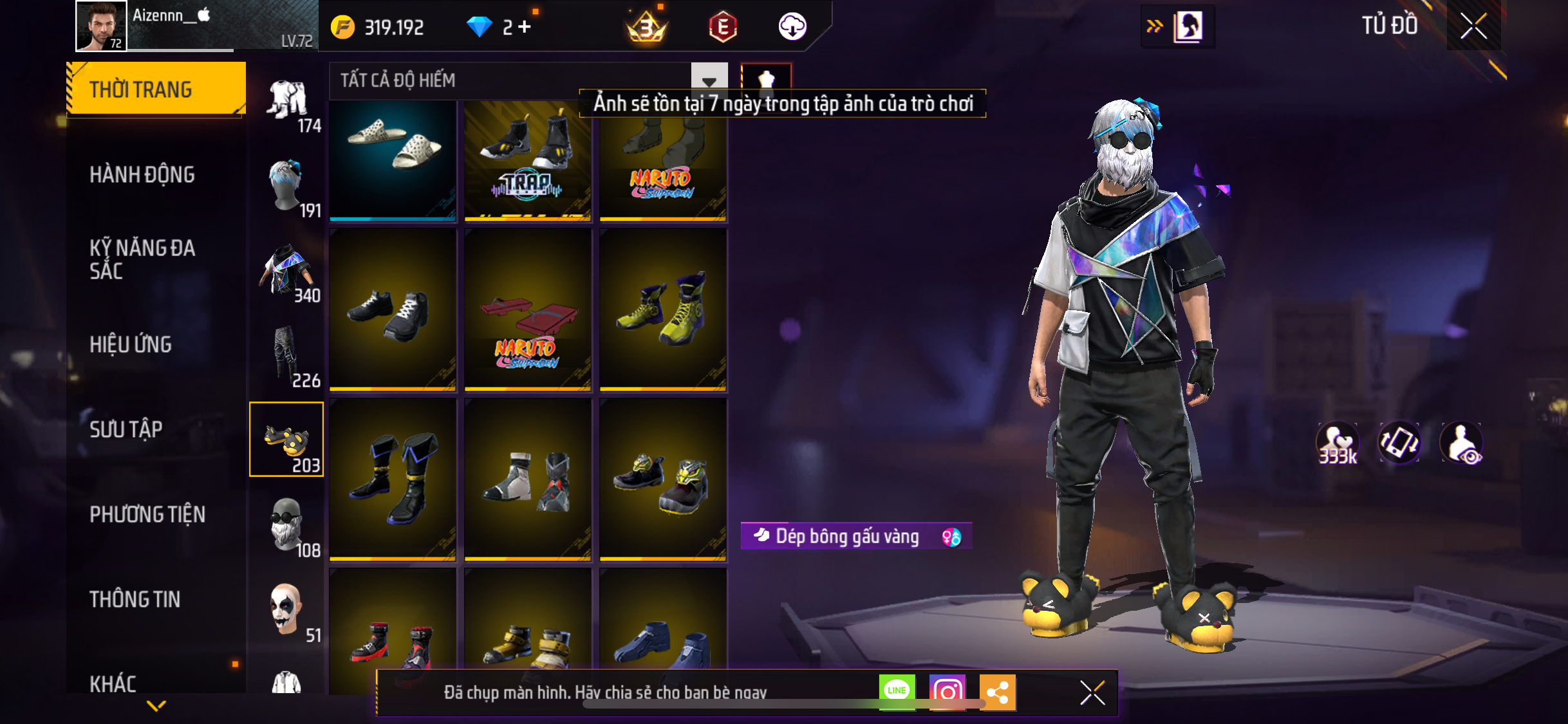Select the KỸ NĂNG ĐA SẮC tab
This screenshot has height=724, width=1568.
[142, 259]
